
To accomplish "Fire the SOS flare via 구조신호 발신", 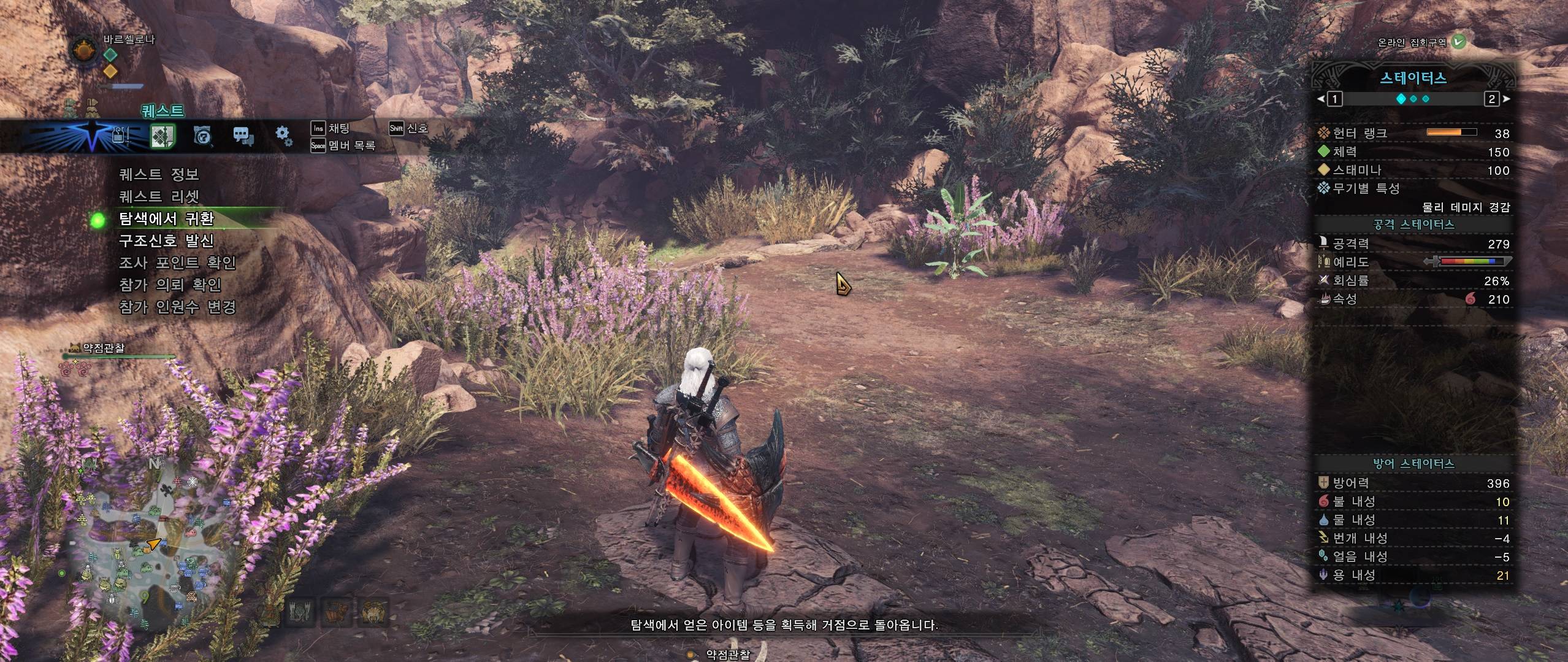I will 166,241.
